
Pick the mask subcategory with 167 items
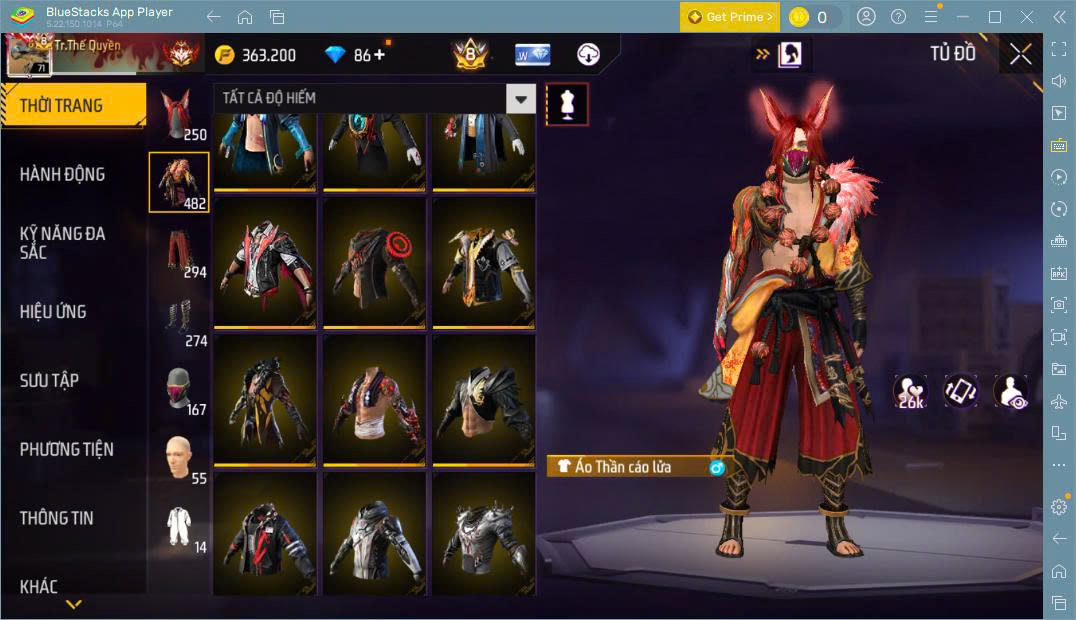(x=179, y=389)
